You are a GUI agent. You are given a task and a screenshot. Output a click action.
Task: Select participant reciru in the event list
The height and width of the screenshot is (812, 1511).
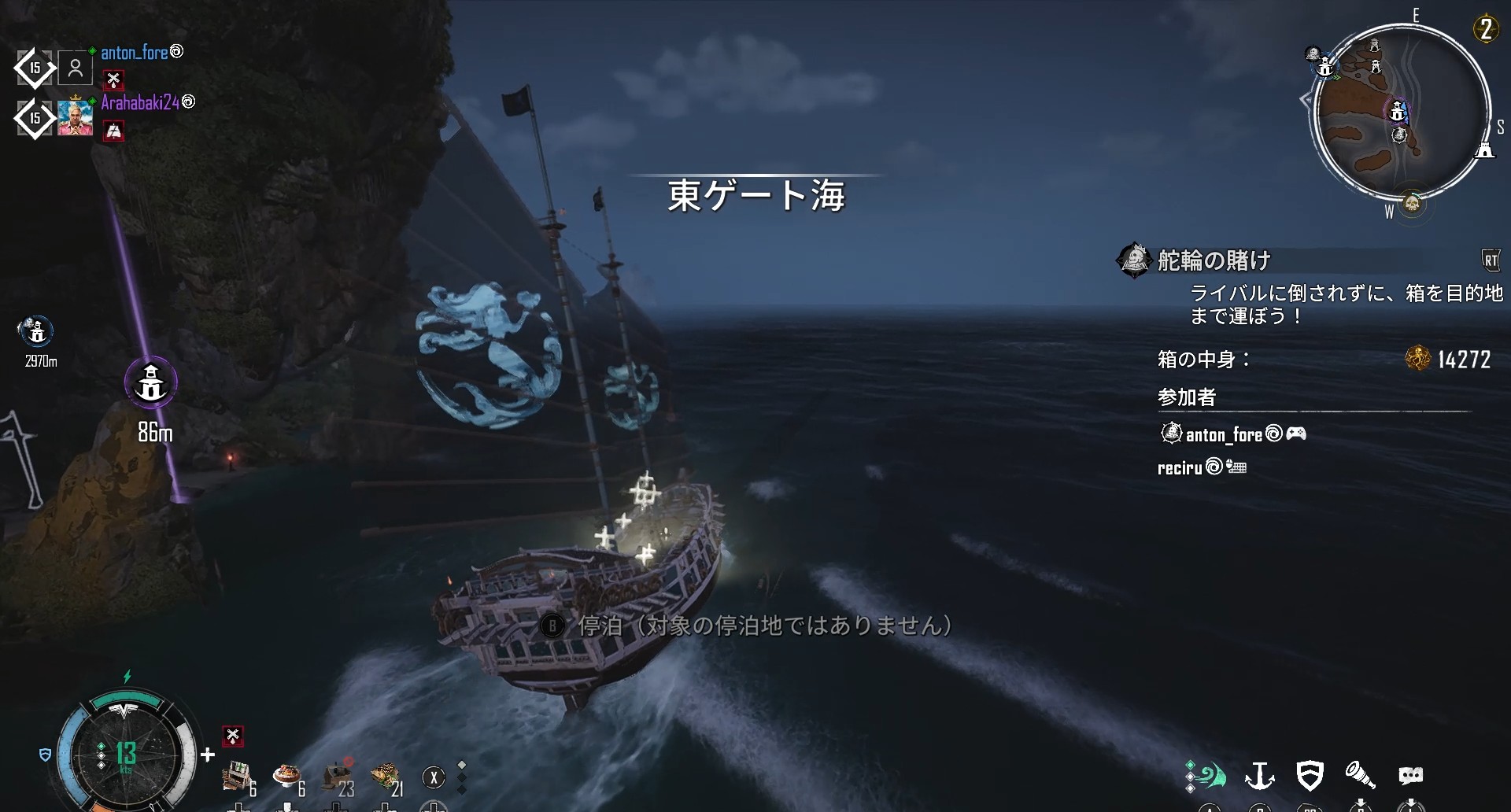click(1180, 468)
